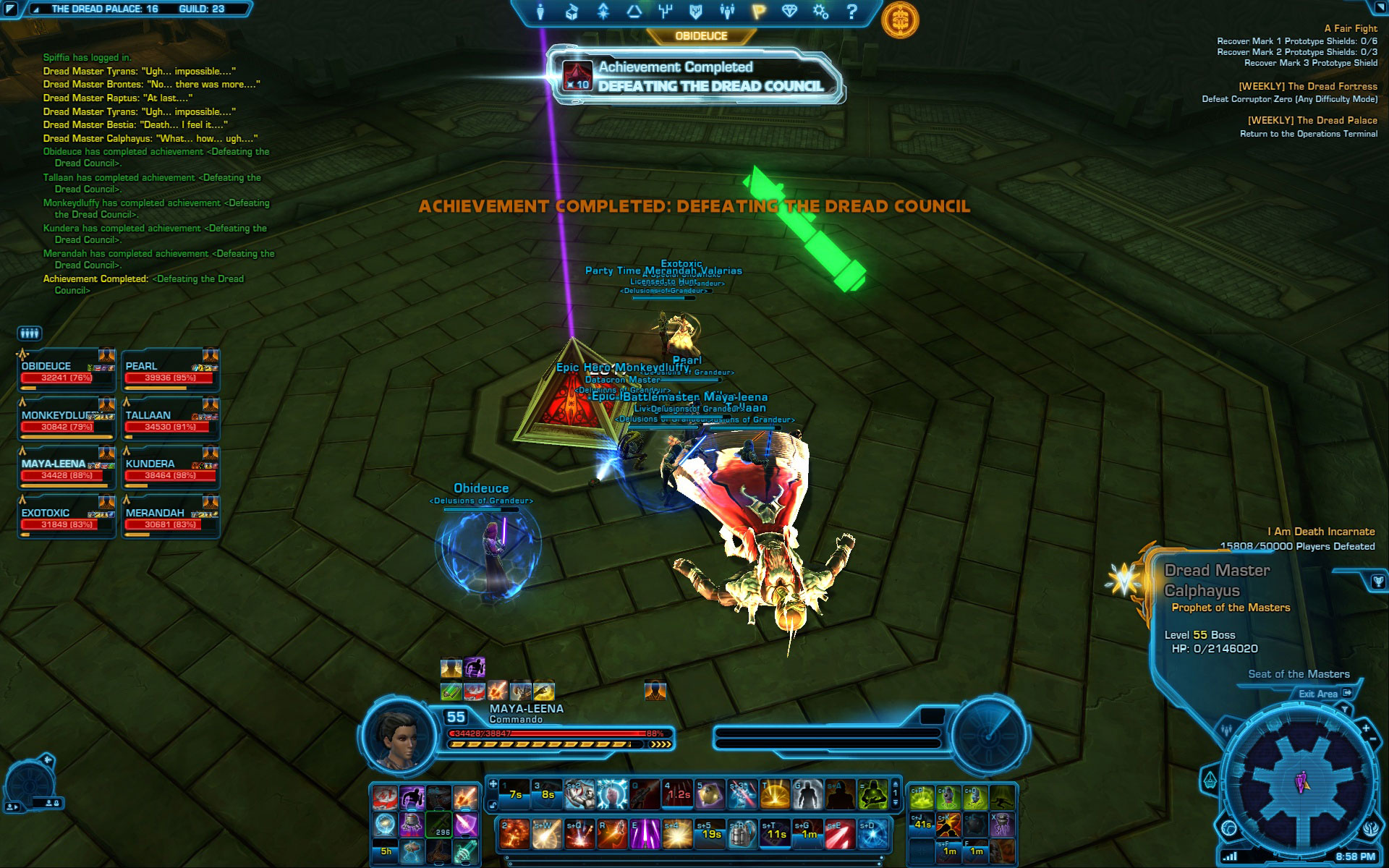Open the character sheet from the top menu

540,12
